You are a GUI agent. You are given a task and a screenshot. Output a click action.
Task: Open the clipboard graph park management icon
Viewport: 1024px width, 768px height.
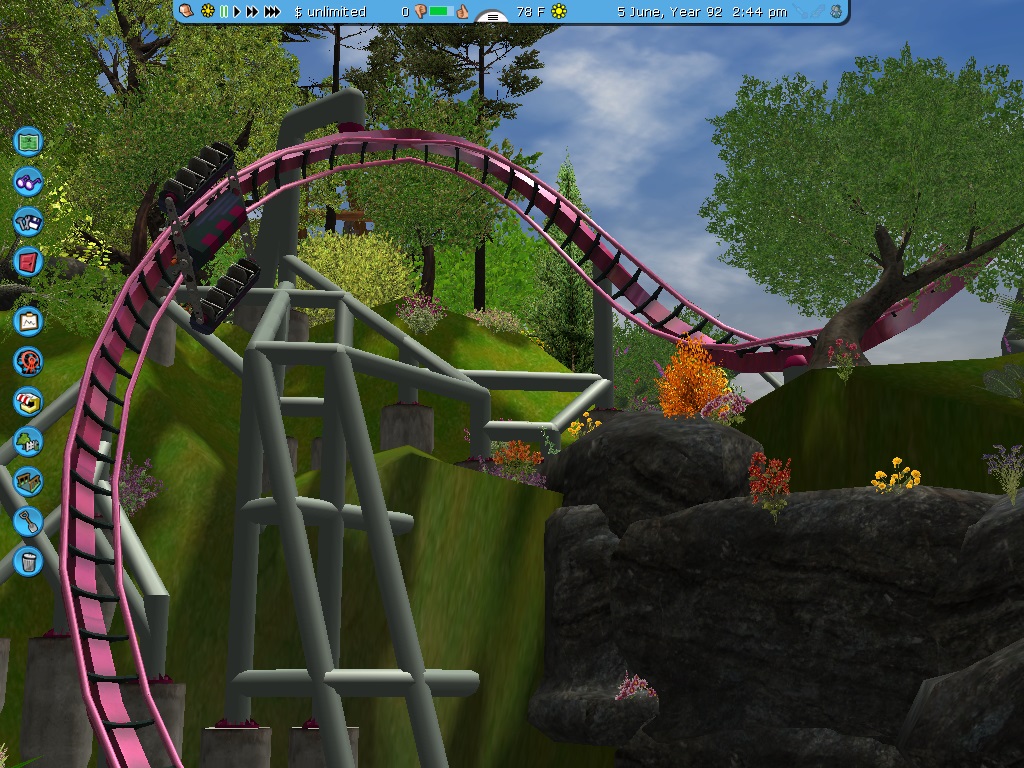(x=29, y=321)
